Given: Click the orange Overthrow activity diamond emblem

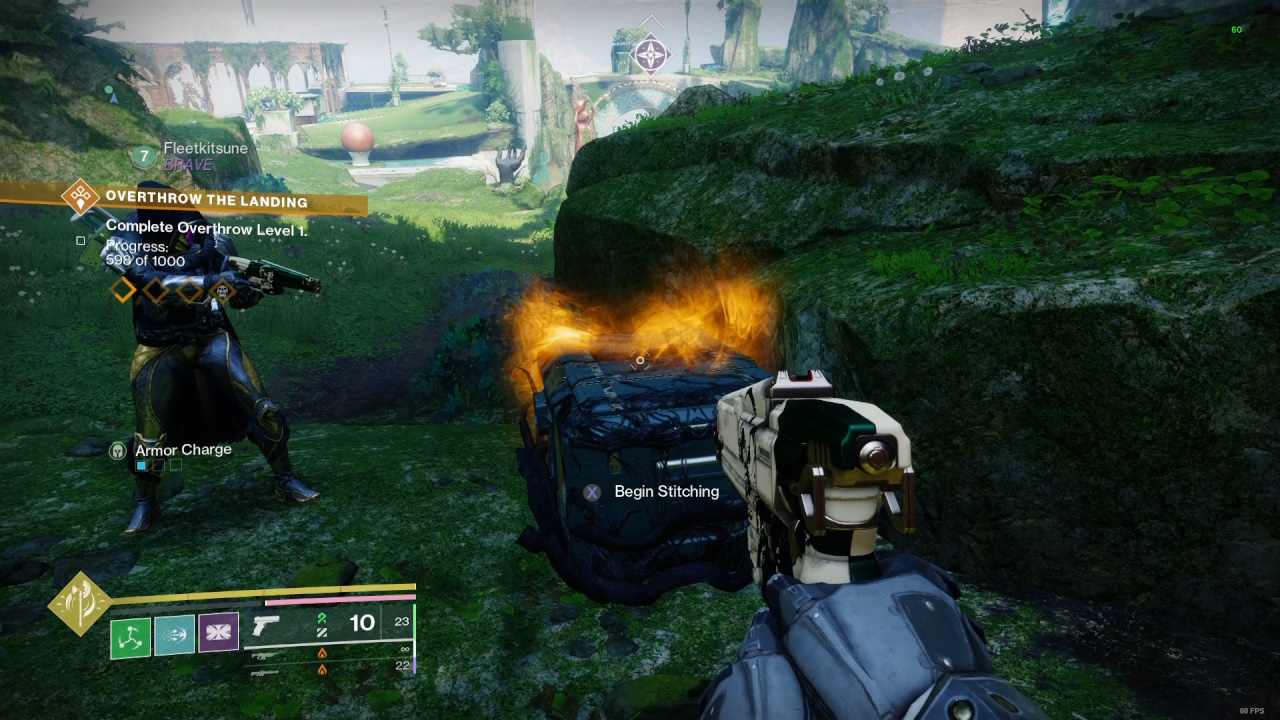Looking at the screenshot, I should (x=80, y=197).
